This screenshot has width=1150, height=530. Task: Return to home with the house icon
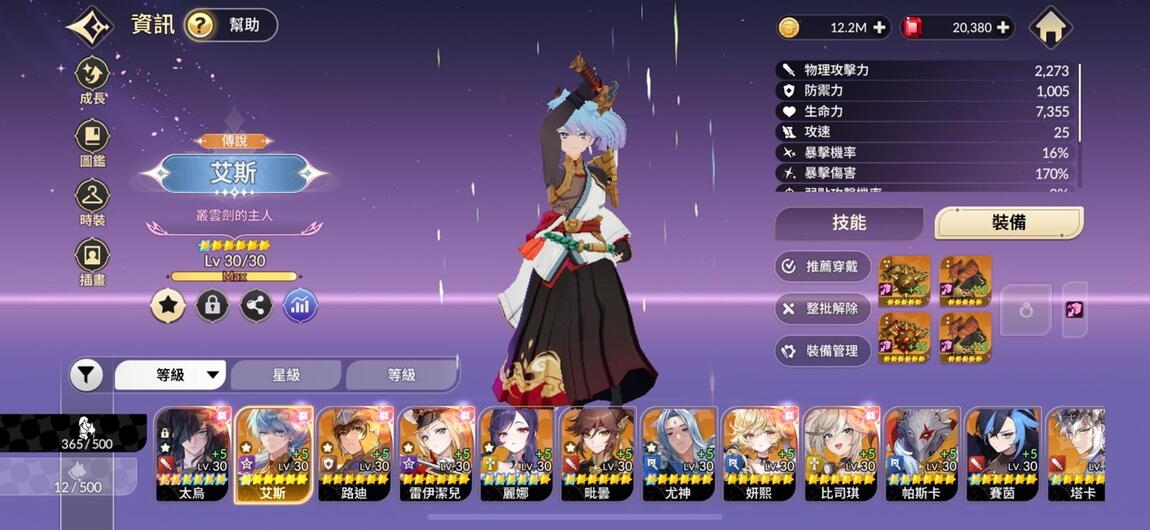click(1050, 27)
